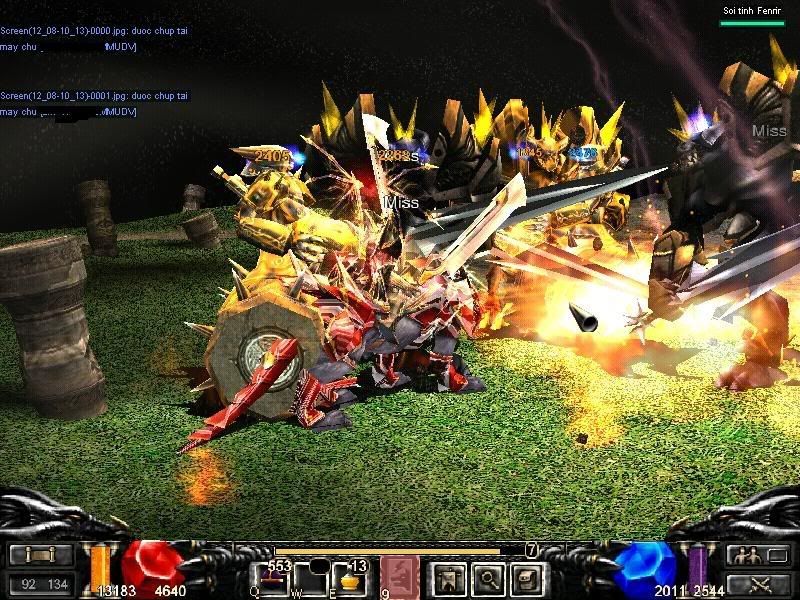
Task: Open the active skill slot
Action: click(398, 577)
